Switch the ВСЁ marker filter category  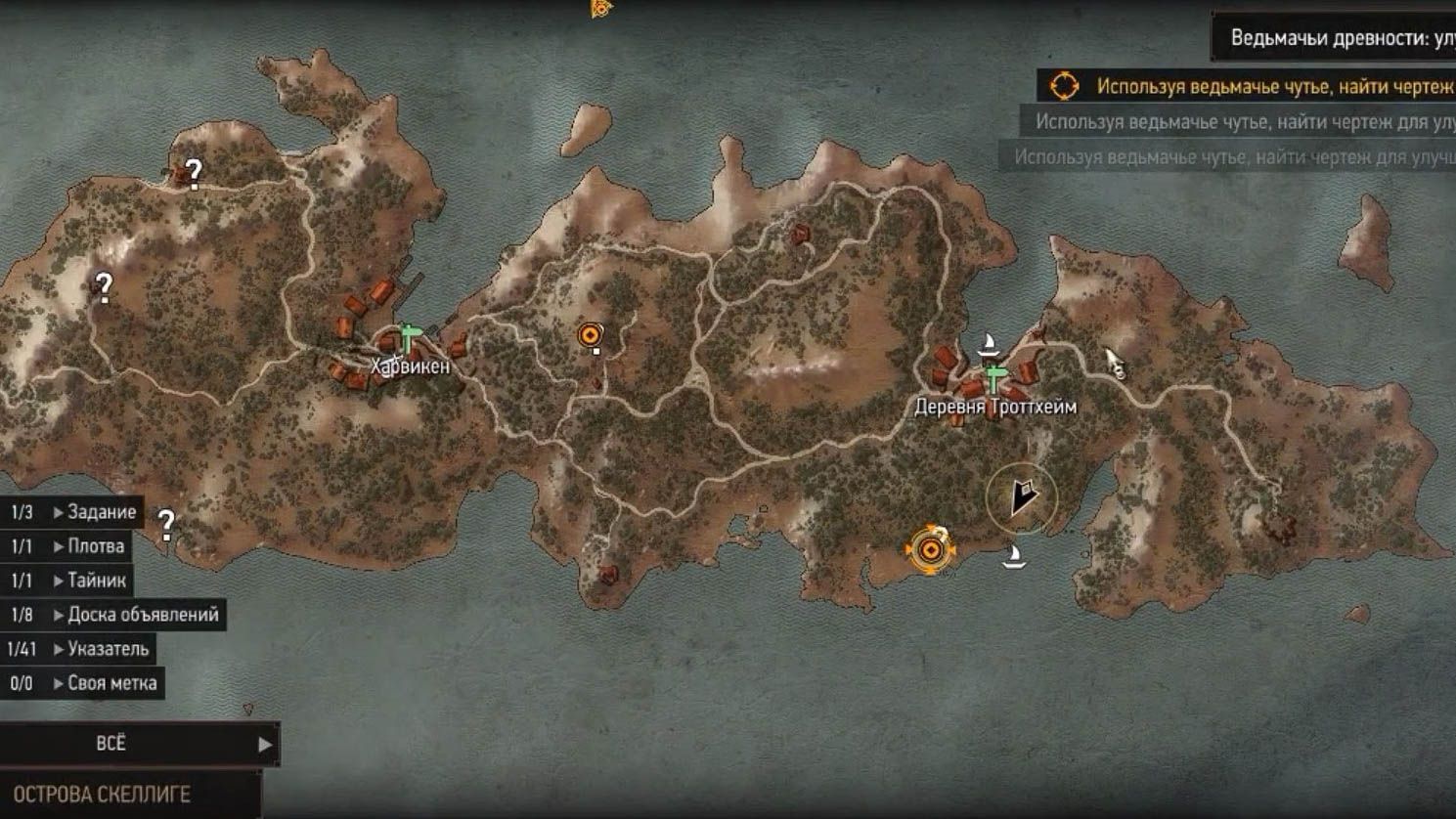(x=110, y=744)
